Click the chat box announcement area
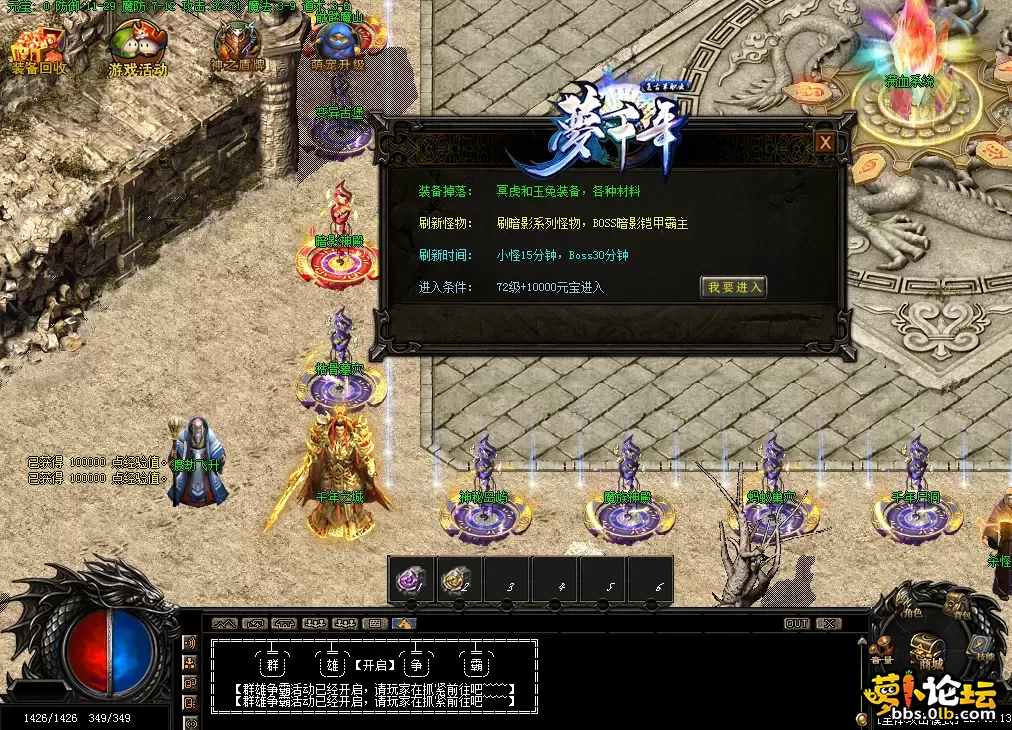The width and height of the screenshot is (1012, 730). pos(375,676)
